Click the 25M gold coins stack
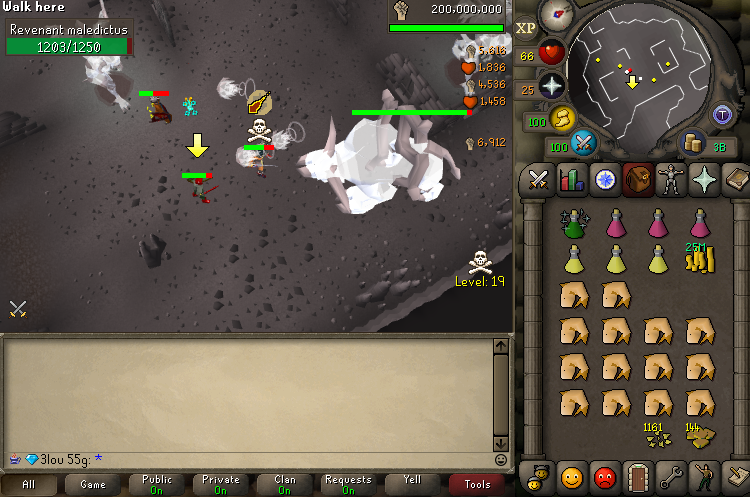The image size is (750, 497). 699,259
